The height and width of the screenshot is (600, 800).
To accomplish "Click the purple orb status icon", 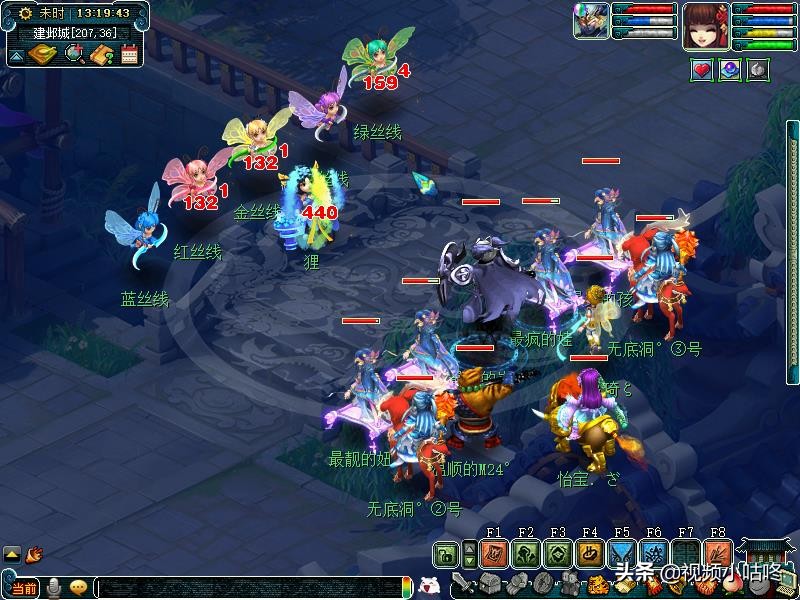I will [x=730, y=70].
